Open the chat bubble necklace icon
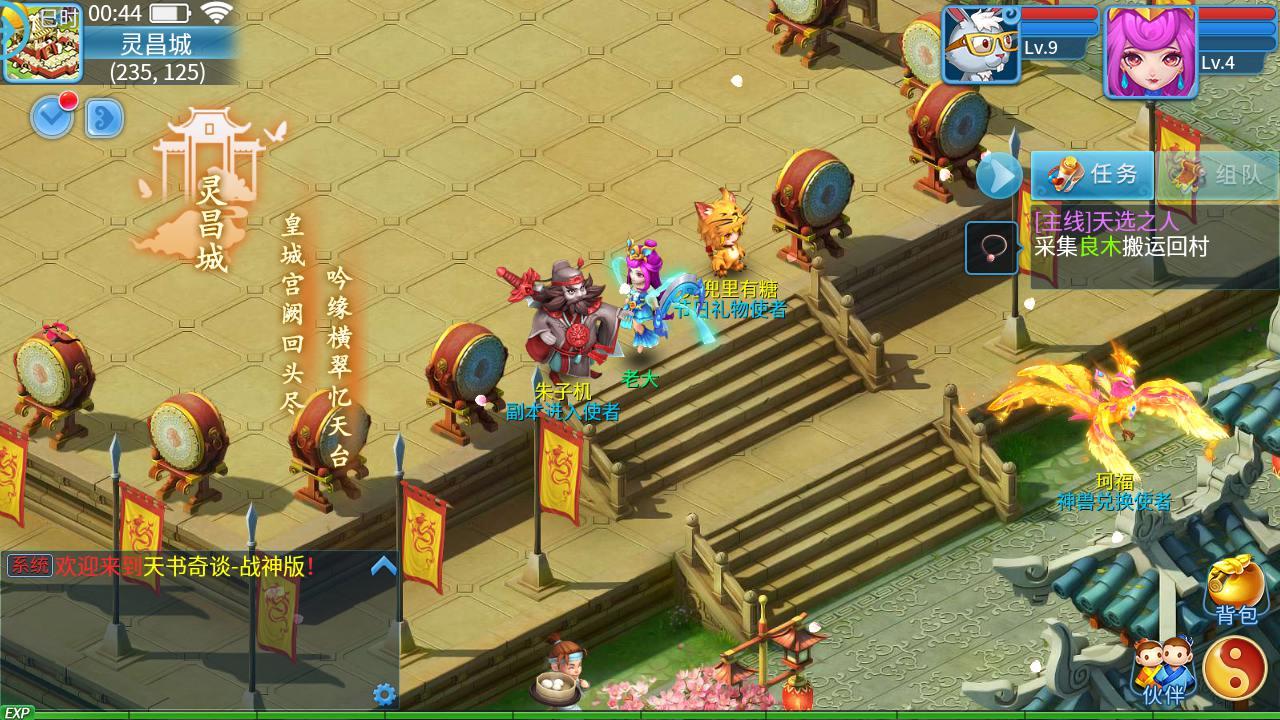Image resolution: width=1280 pixels, height=720 pixels. (x=991, y=248)
